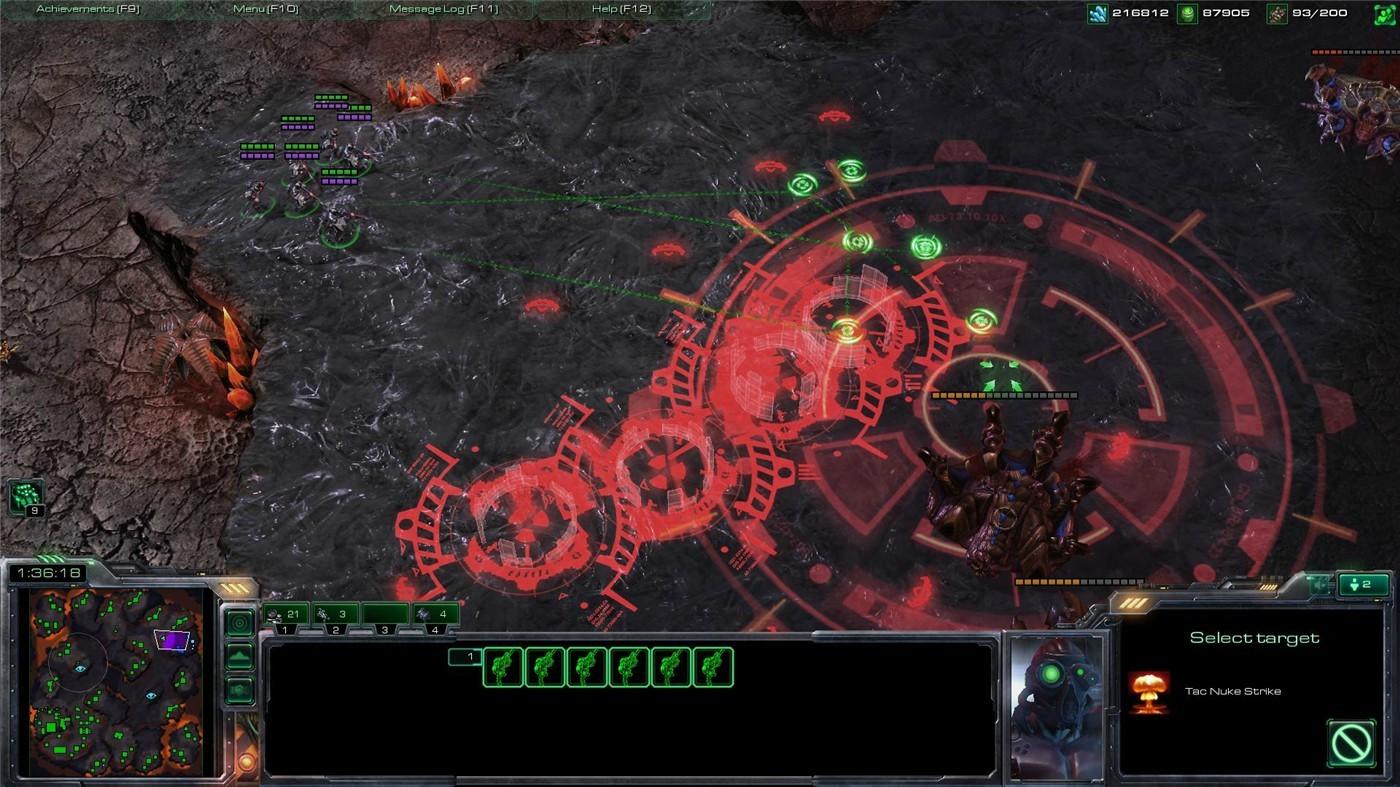Toggle the lowest minimap option button
This screenshot has height=787, width=1400.
(238, 690)
